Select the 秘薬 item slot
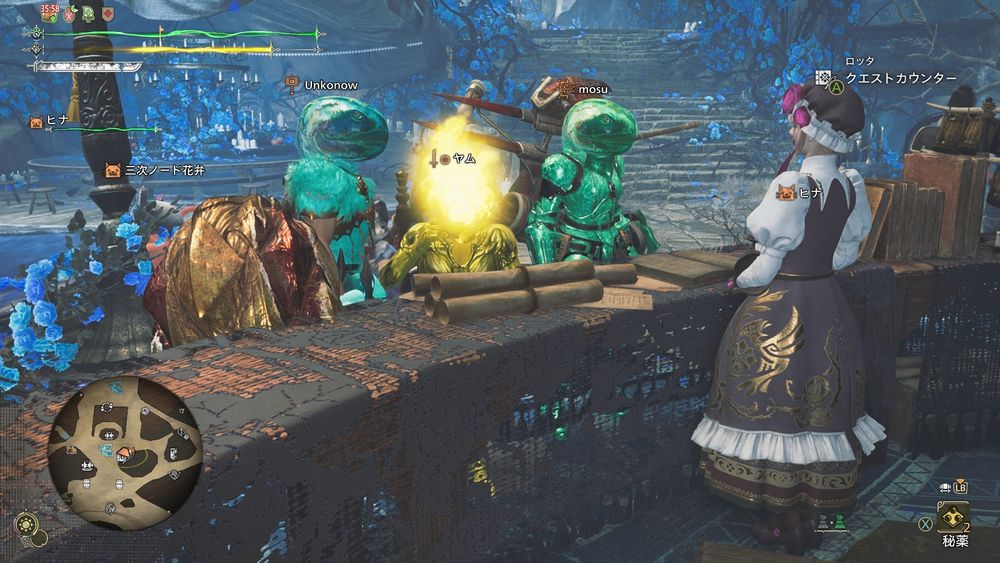The image size is (1000, 563). [x=952, y=518]
